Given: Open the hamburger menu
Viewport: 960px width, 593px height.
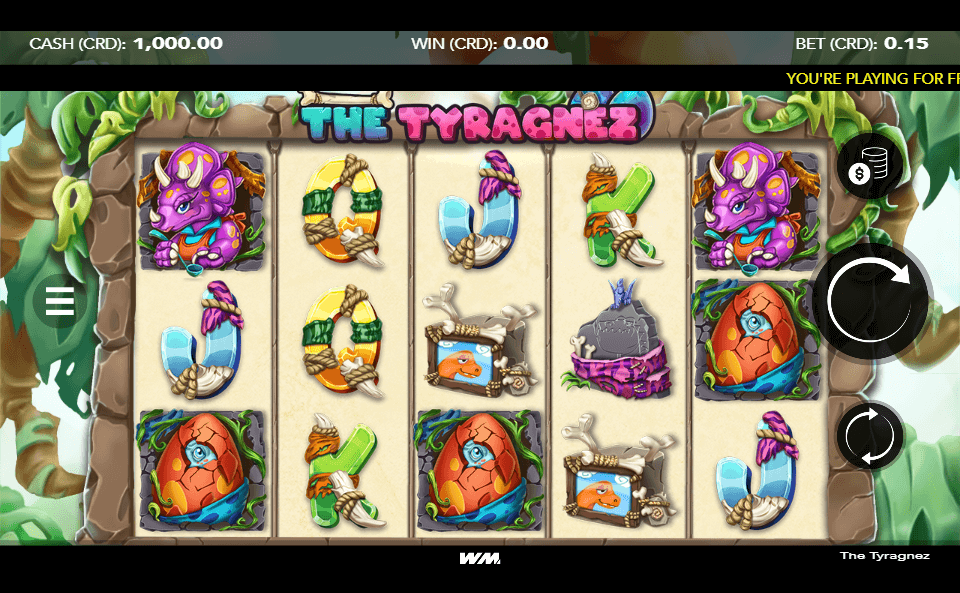Looking at the screenshot, I should pos(60,300).
